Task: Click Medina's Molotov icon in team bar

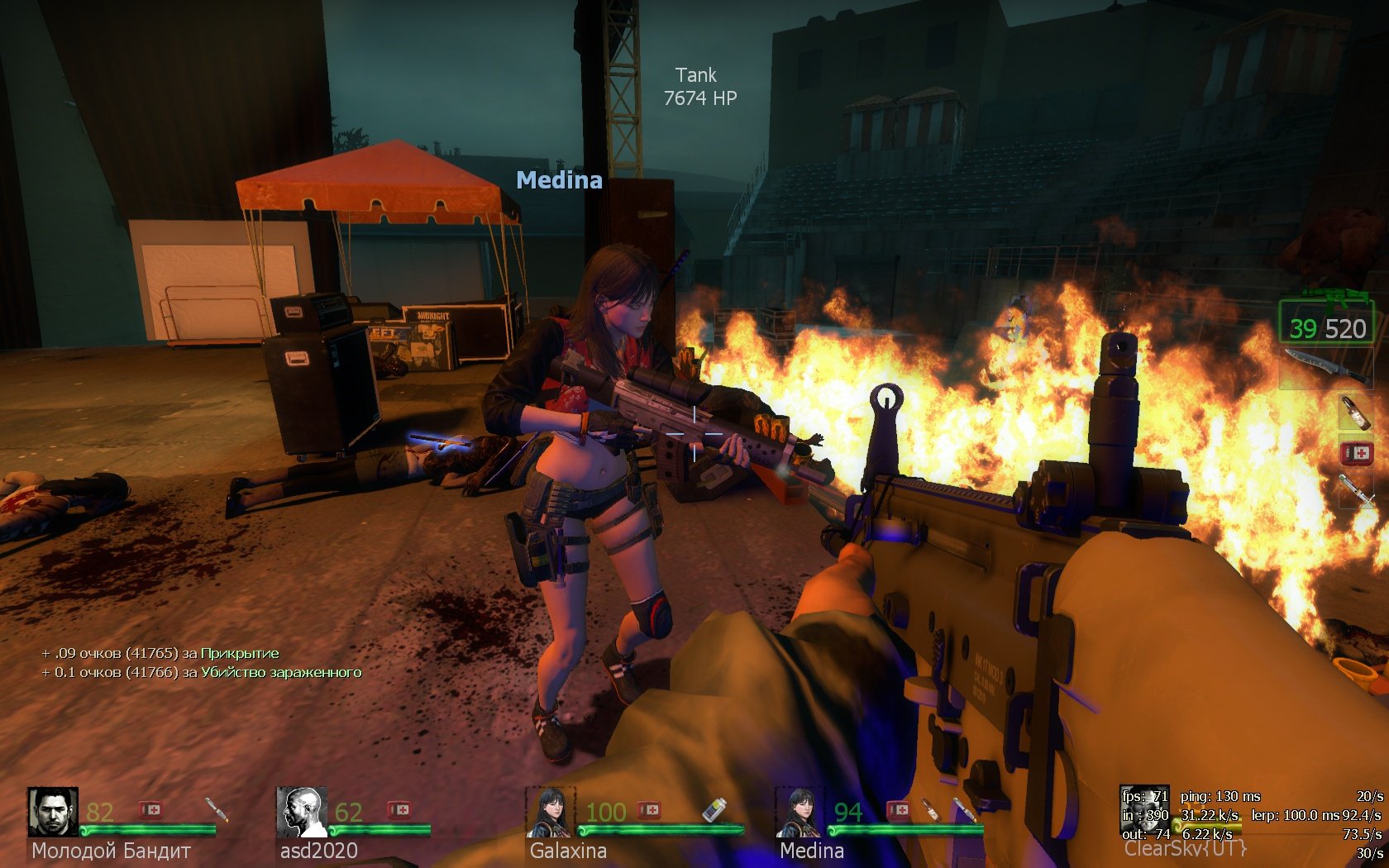Action: pyautogui.click(x=931, y=809)
